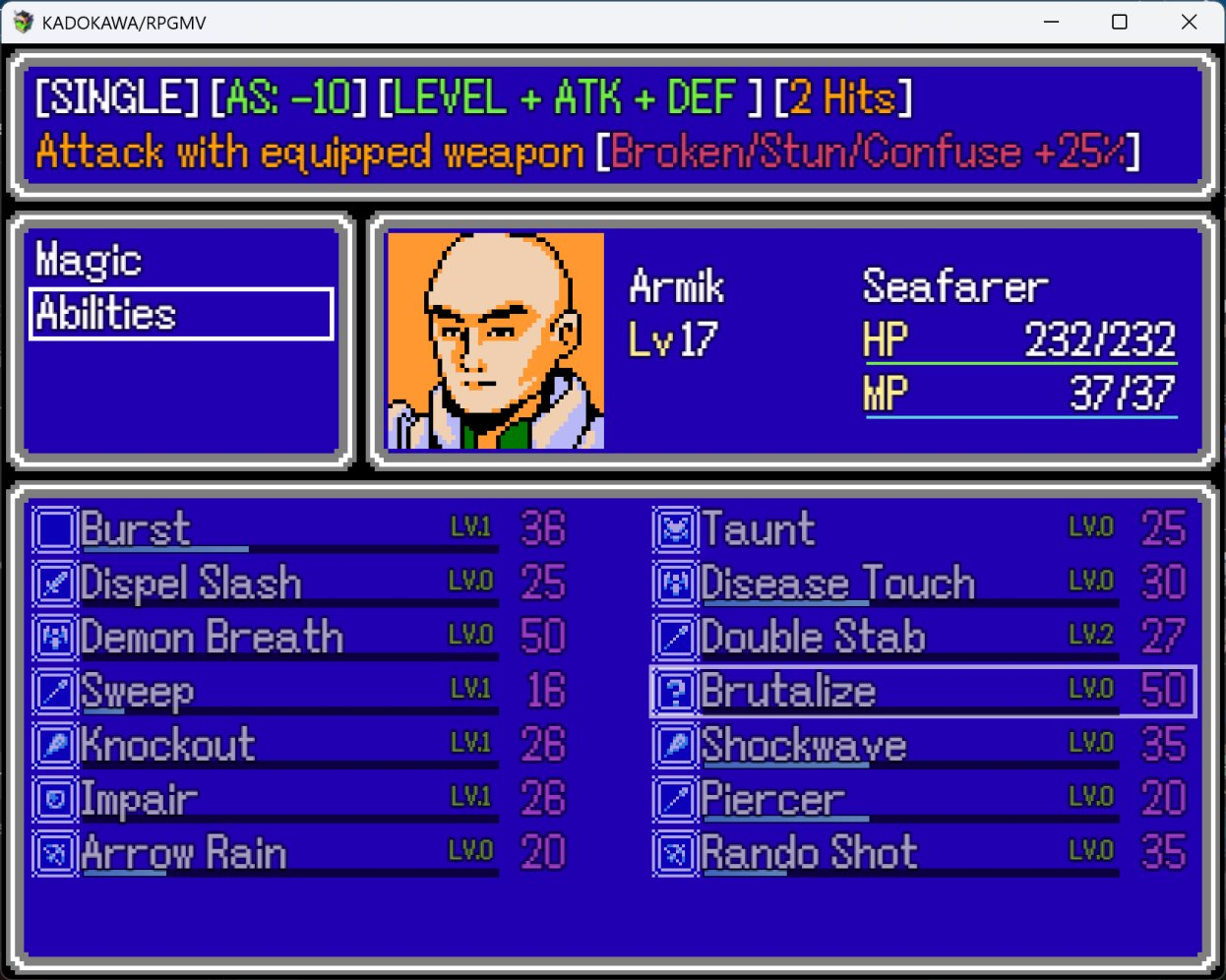Close the game window
This screenshot has width=1226, height=980.
point(1189,22)
